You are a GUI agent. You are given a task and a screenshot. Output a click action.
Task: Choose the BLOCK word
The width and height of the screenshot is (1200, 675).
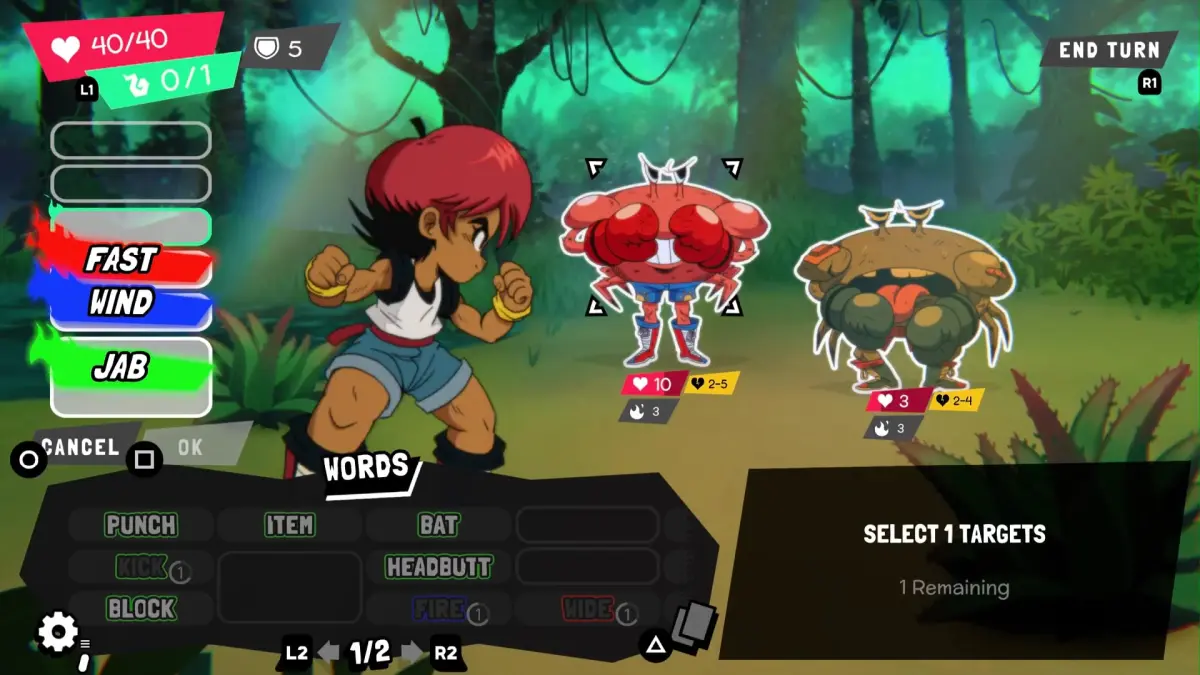pos(141,608)
